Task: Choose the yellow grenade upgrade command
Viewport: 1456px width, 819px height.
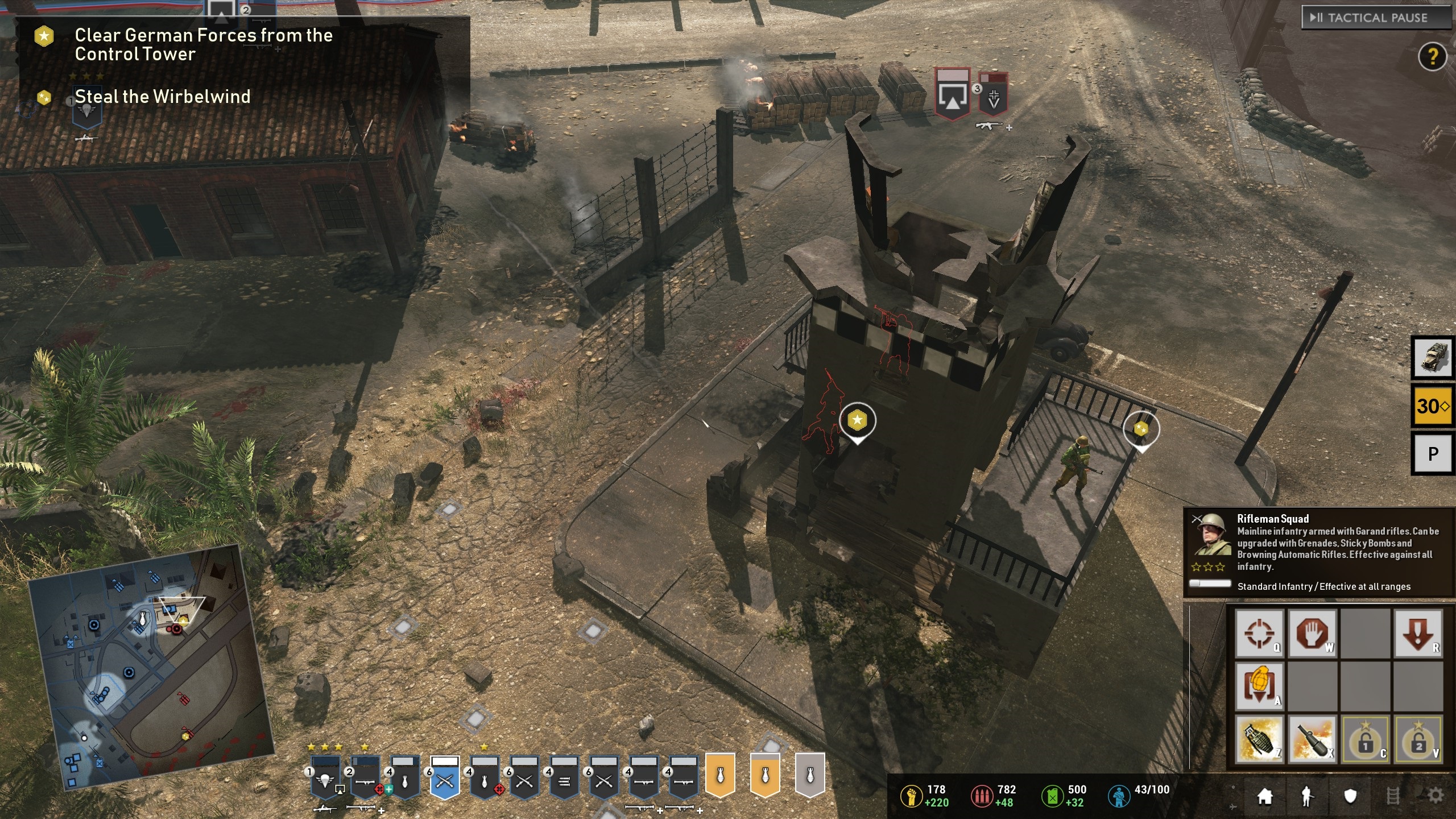Action: [1259, 685]
